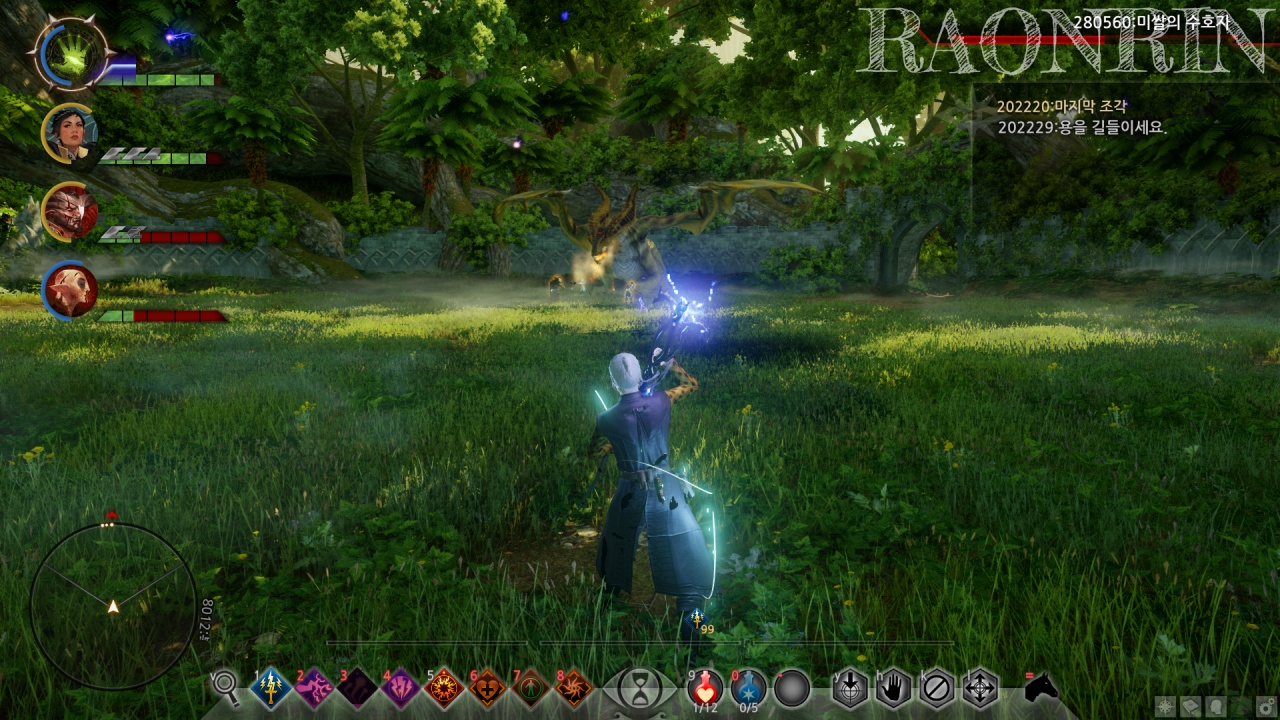Open the circular minimap radar

pos(113,605)
